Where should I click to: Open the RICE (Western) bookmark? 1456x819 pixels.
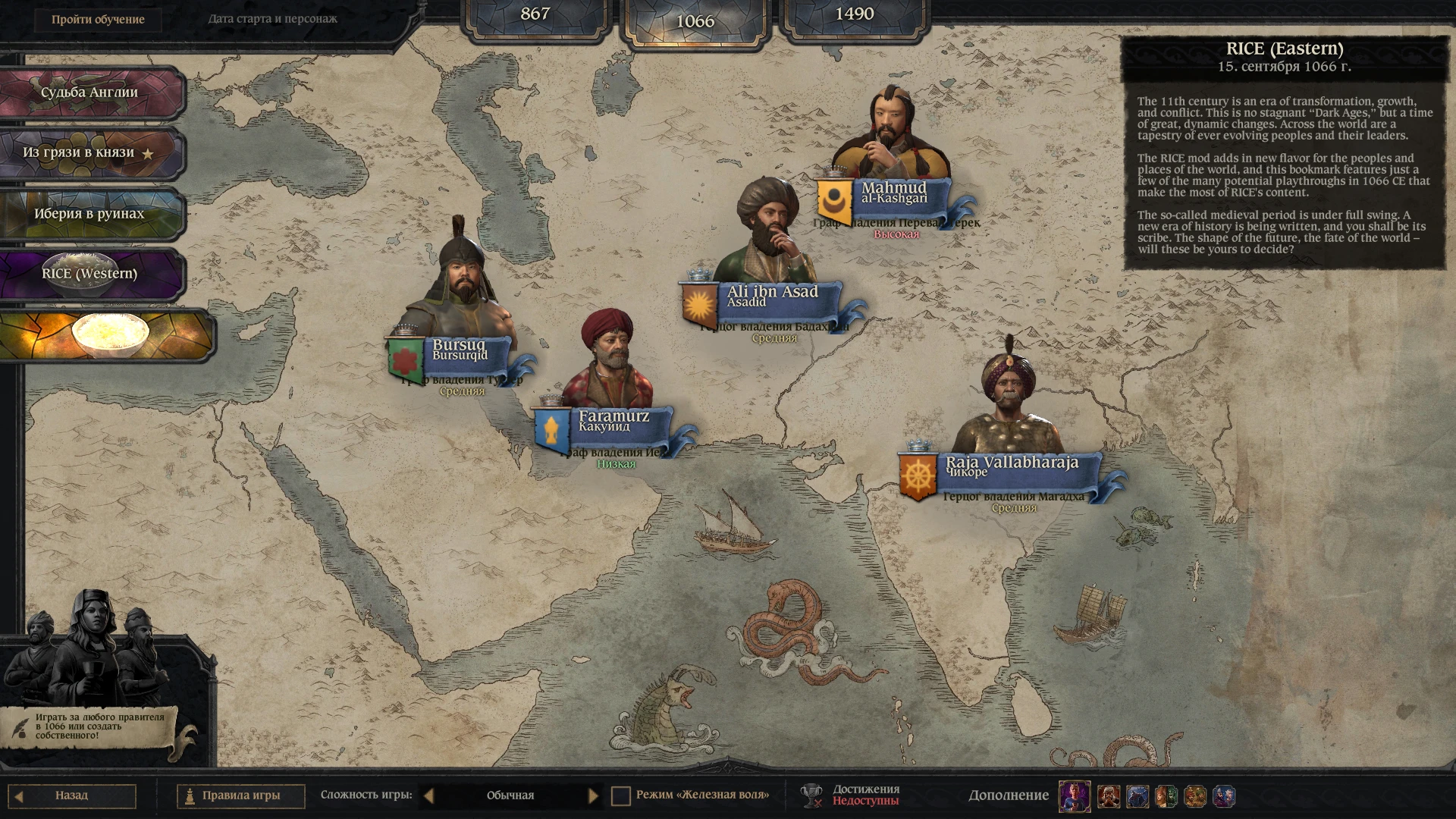tap(91, 274)
